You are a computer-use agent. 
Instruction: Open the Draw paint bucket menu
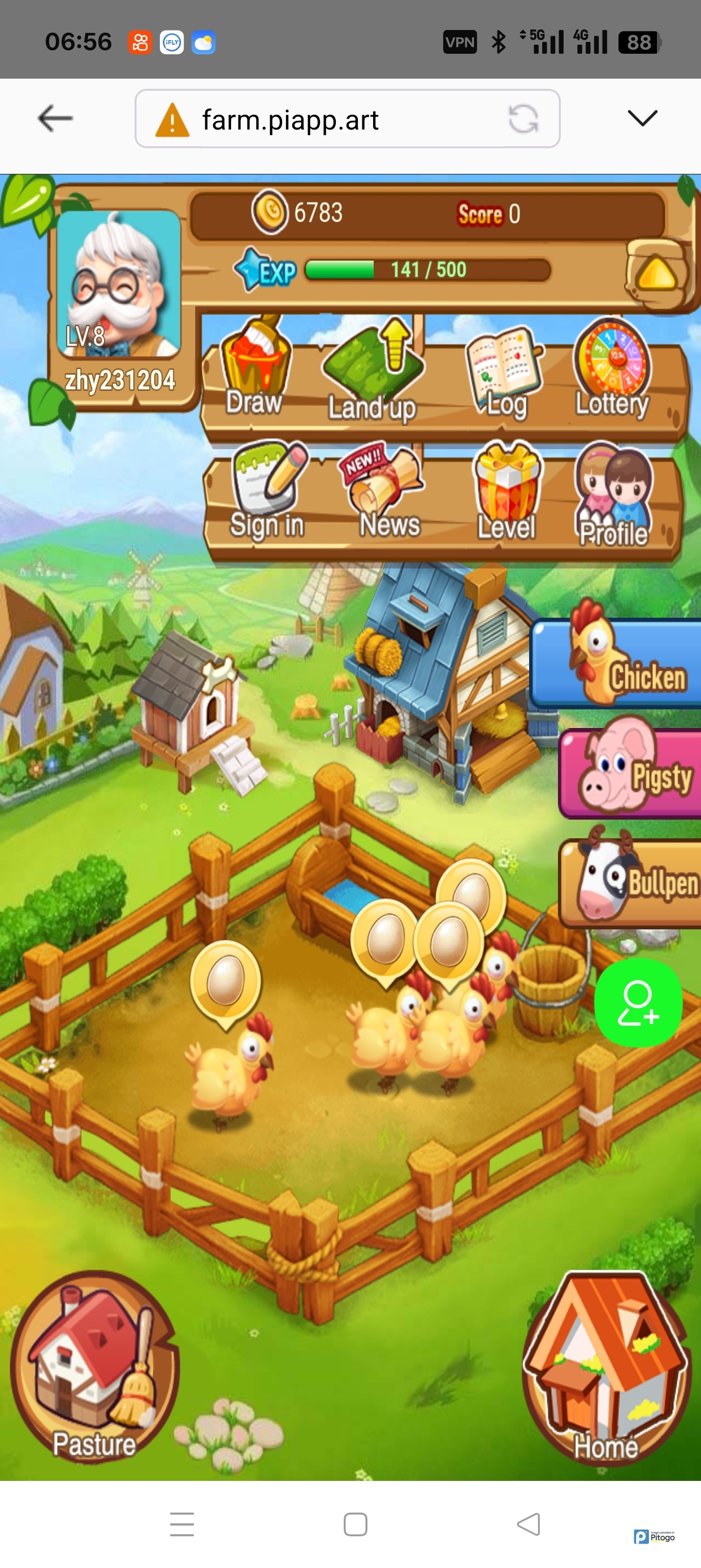coord(254,368)
